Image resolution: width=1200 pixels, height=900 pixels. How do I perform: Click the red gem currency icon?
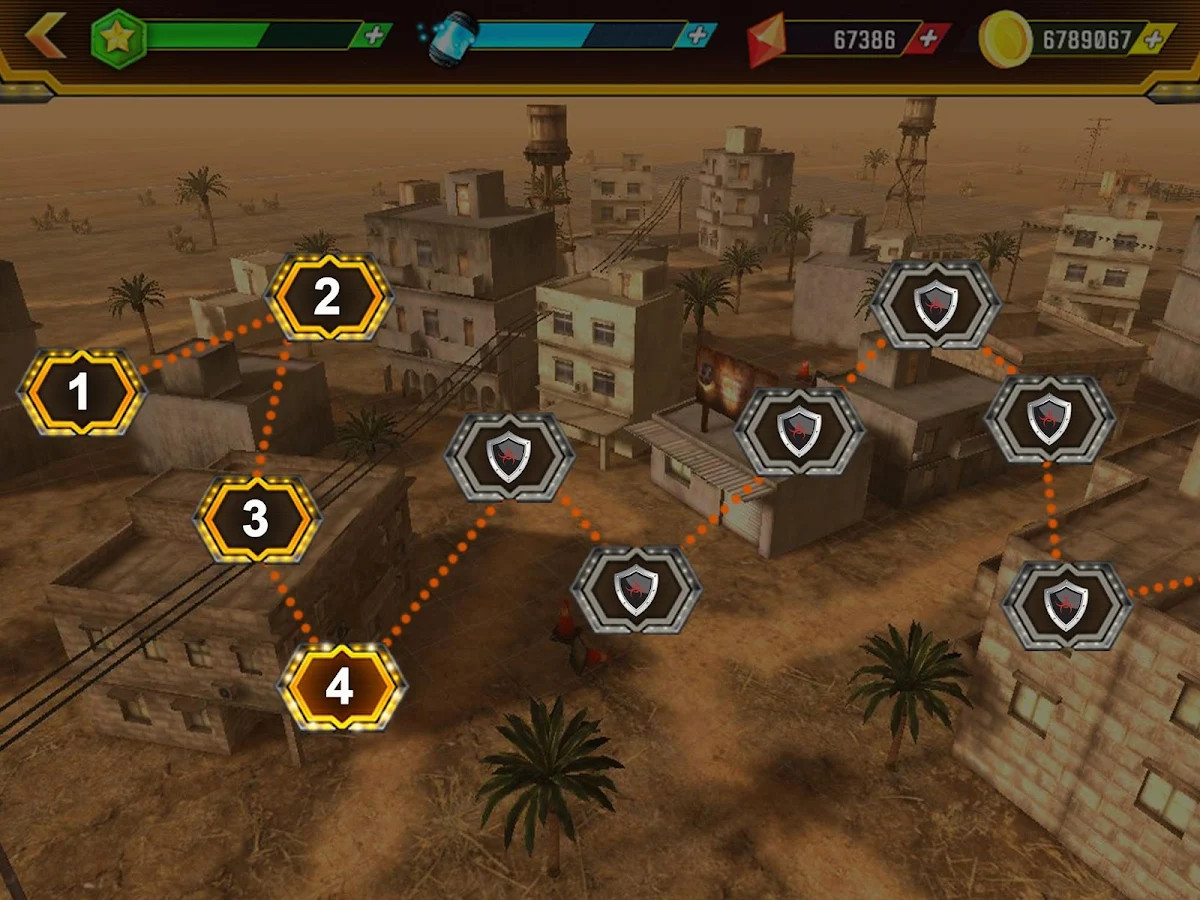(x=767, y=40)
